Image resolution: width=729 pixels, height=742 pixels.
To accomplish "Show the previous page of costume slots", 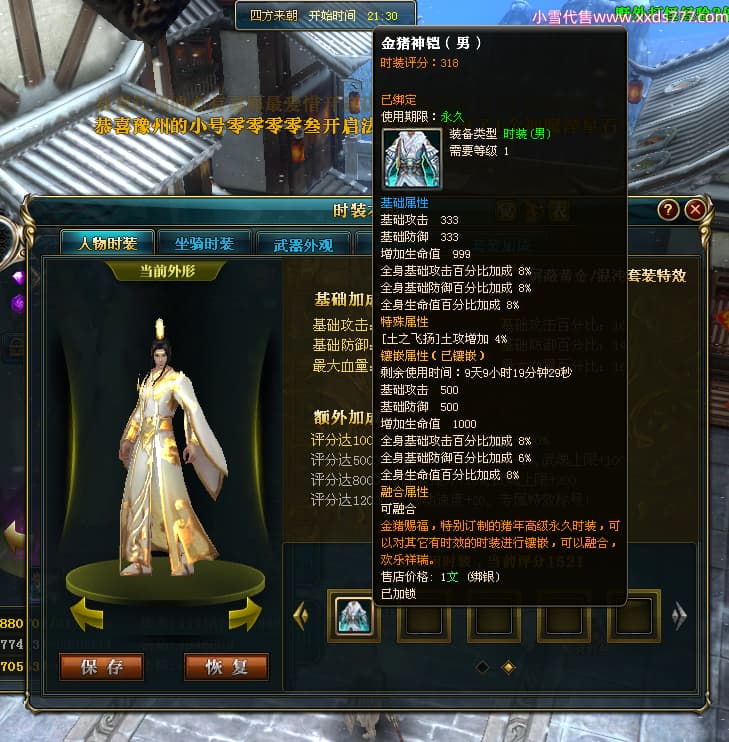I will point(300,616).
